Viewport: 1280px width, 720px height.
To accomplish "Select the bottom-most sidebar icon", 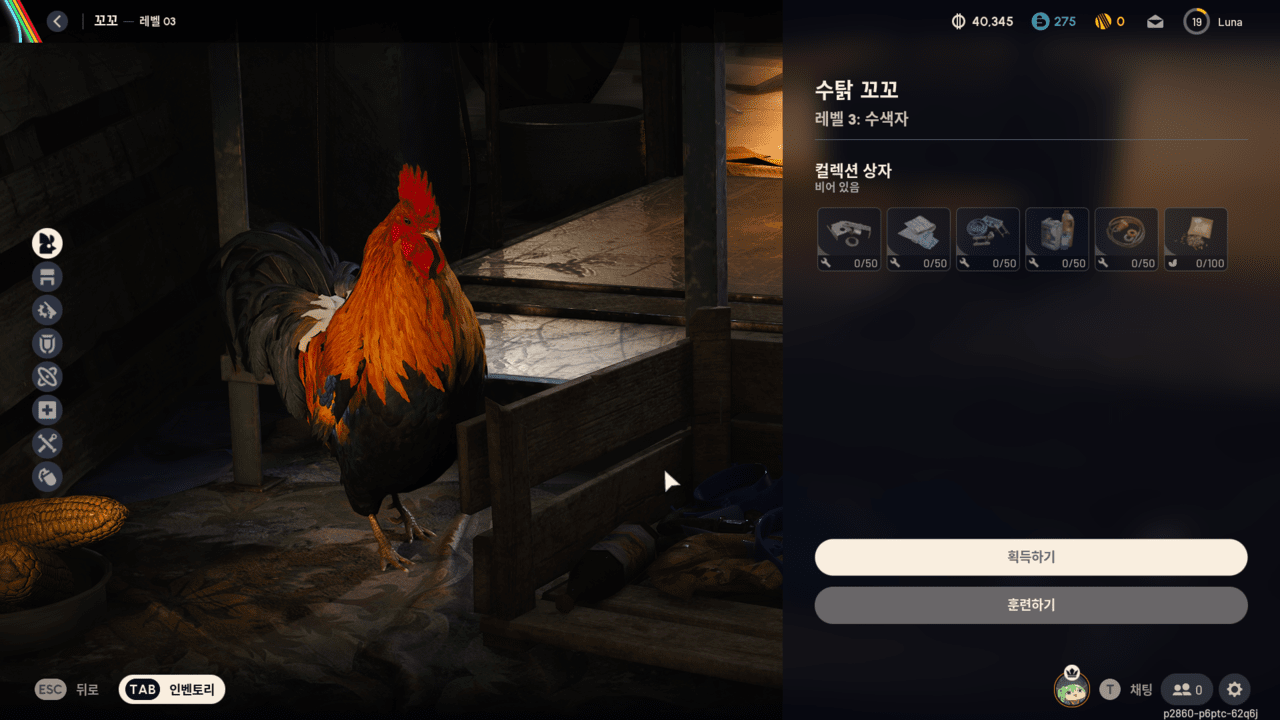I will (x=47, y=477).
